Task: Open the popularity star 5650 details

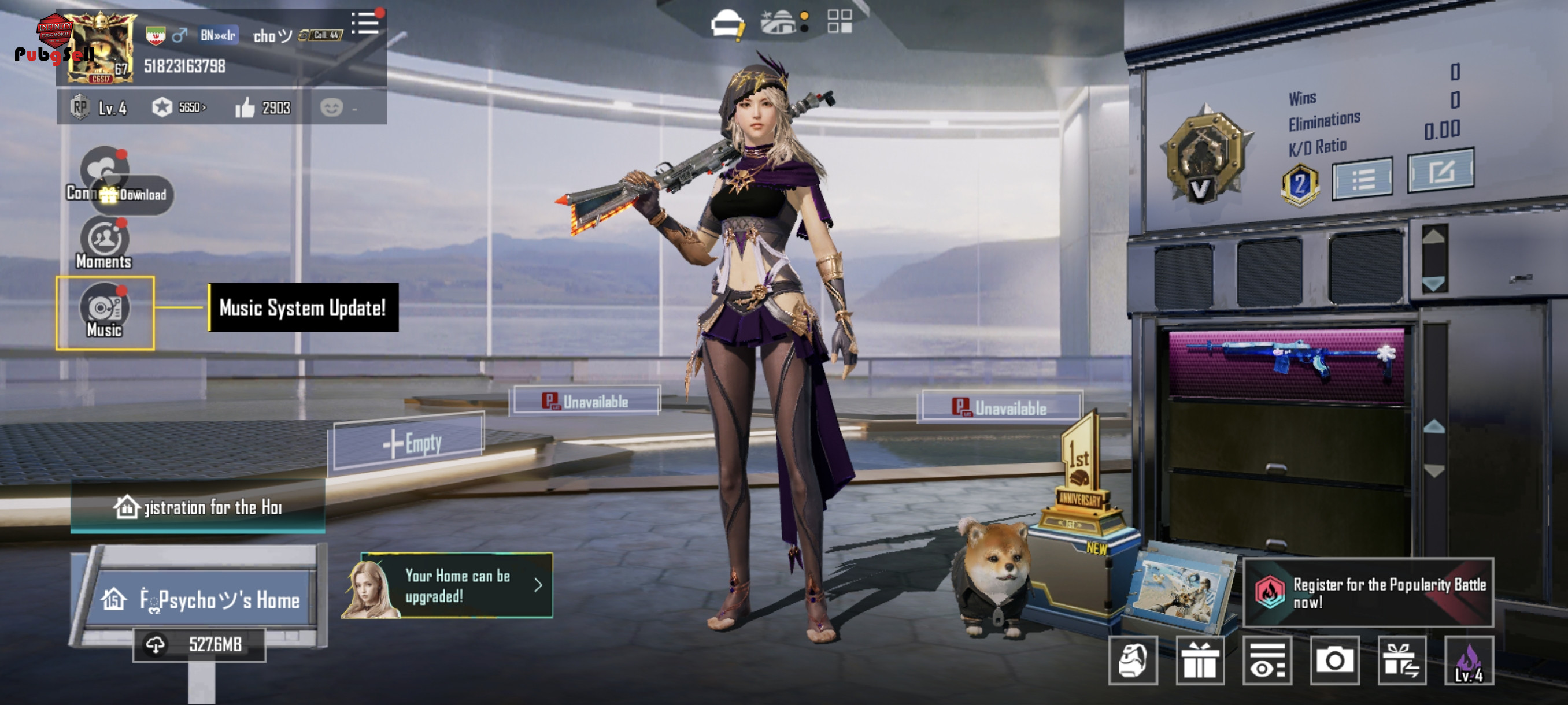Action: pos(179,107)
